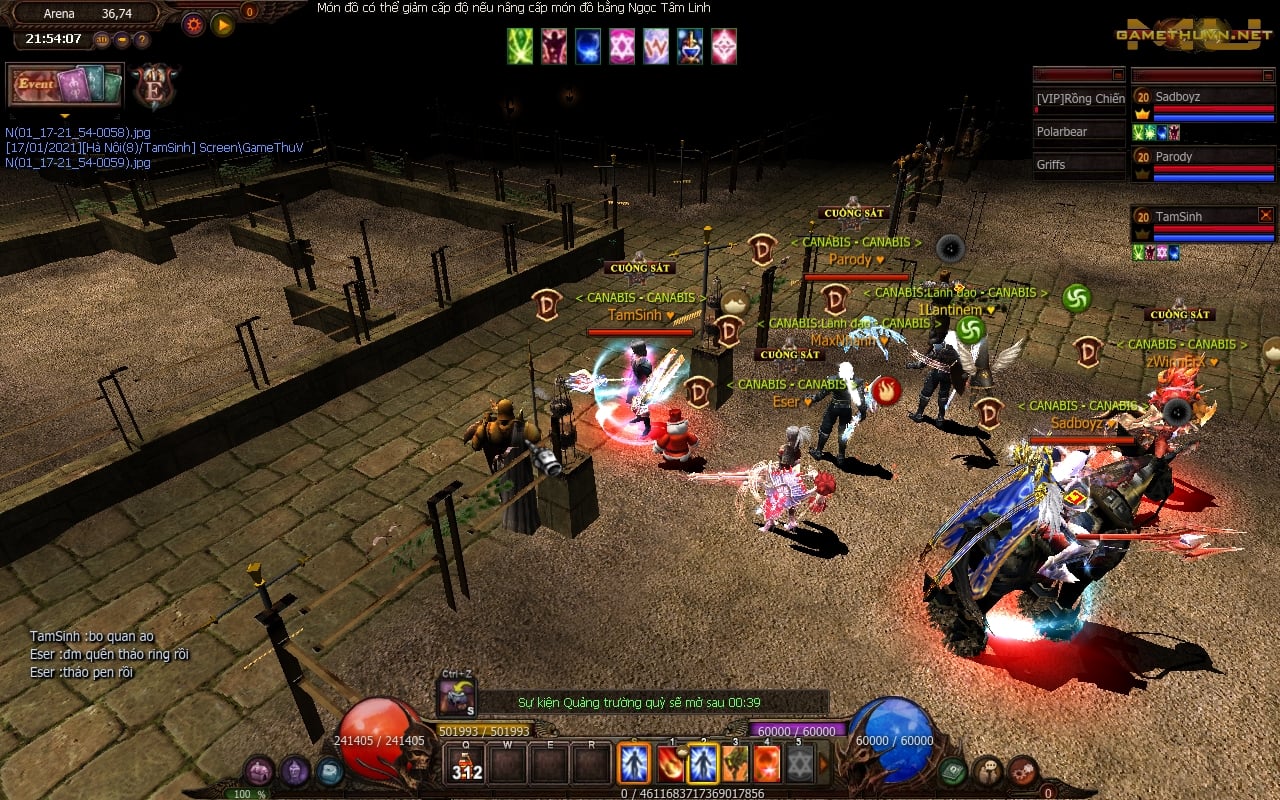
Task: Expand the skill bar with the arrow
Action: 824,765
